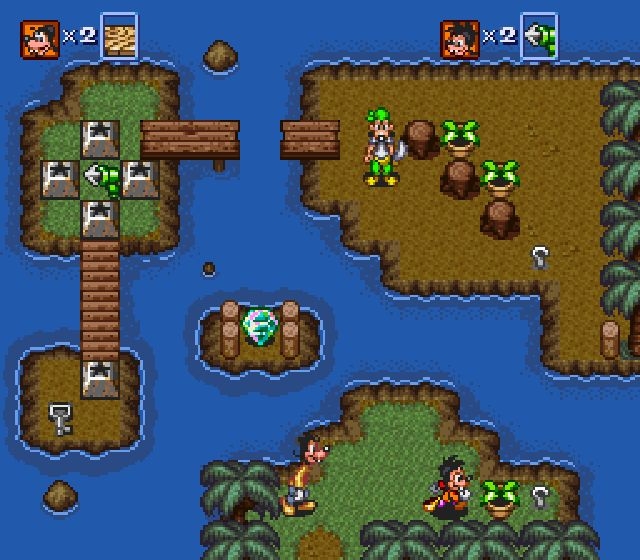640x560 pixels.
Task: Click player two's Max portrait icon
Action: (459, 37)
